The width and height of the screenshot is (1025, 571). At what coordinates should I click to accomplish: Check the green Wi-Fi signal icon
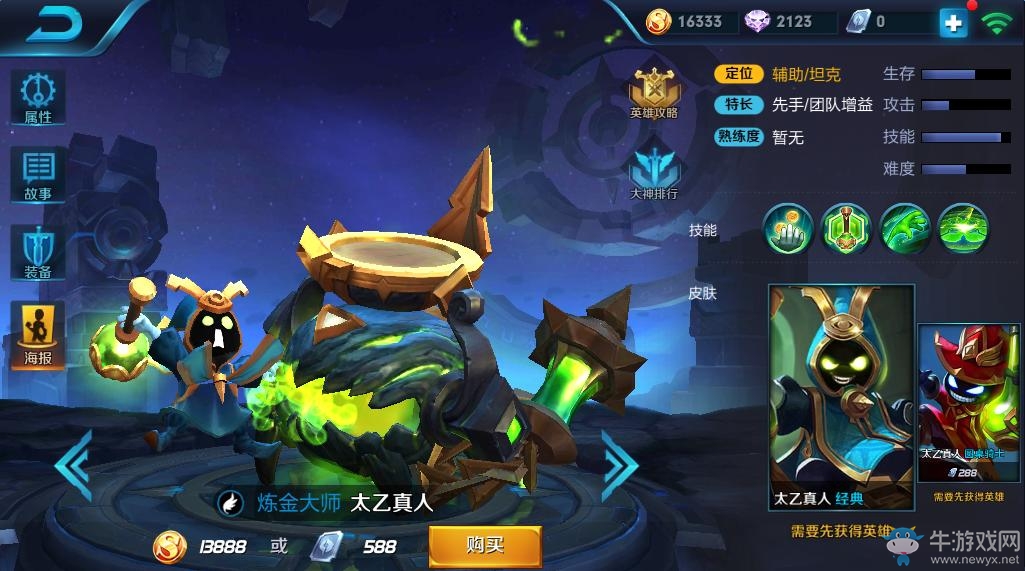tap(995, 23)
